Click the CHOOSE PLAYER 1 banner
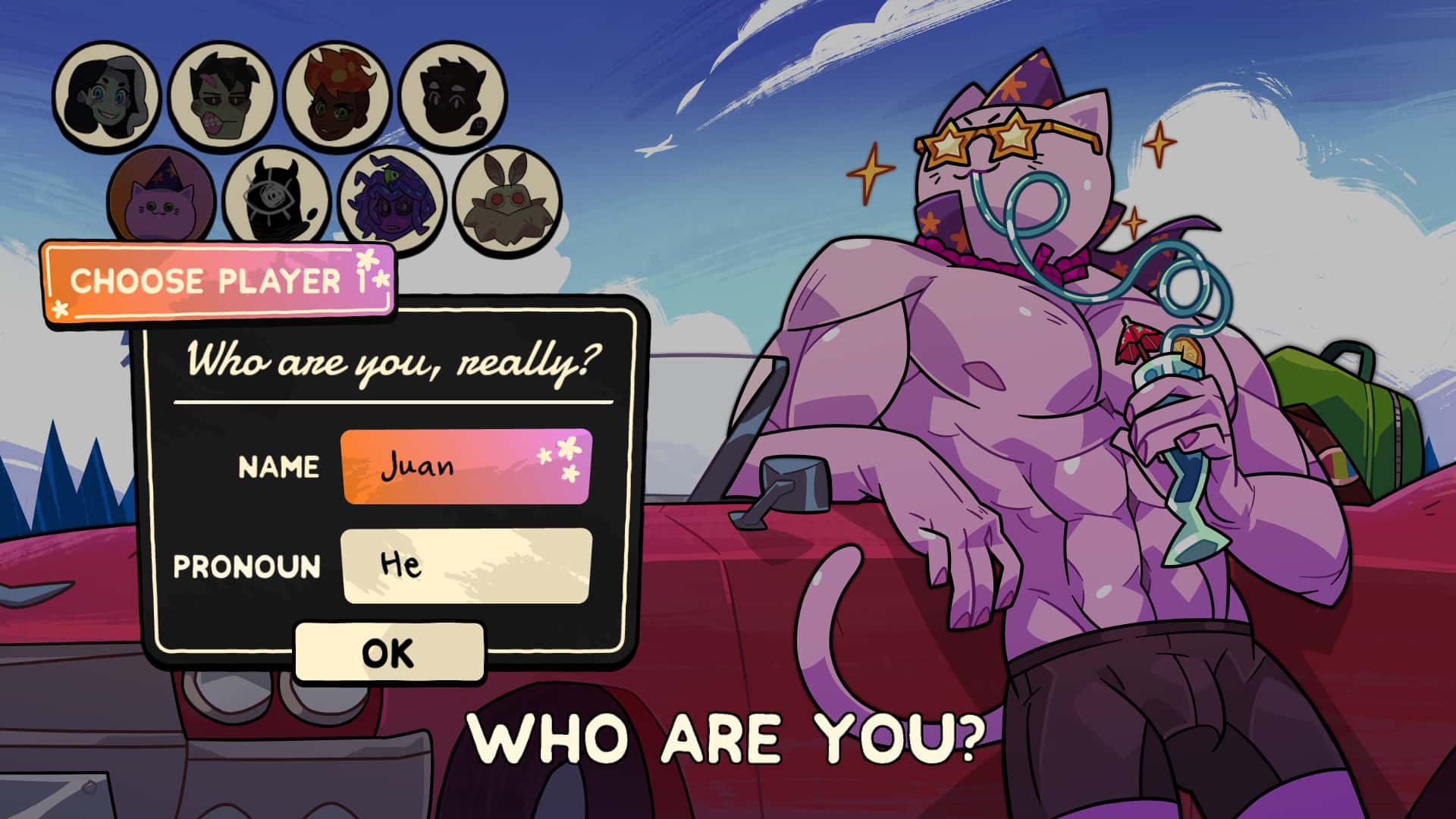This screenshot has width=1456, height=819. pyautogui.click(x=220, y=281)
